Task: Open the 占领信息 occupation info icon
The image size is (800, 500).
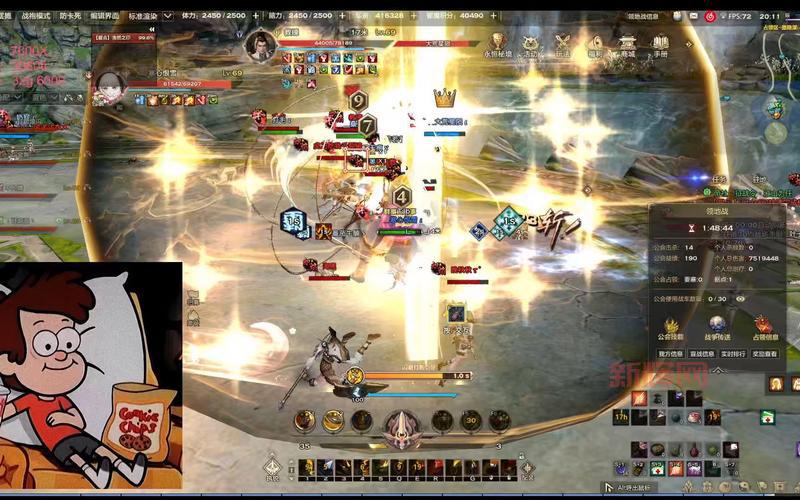Action: (x=763, y=326)
